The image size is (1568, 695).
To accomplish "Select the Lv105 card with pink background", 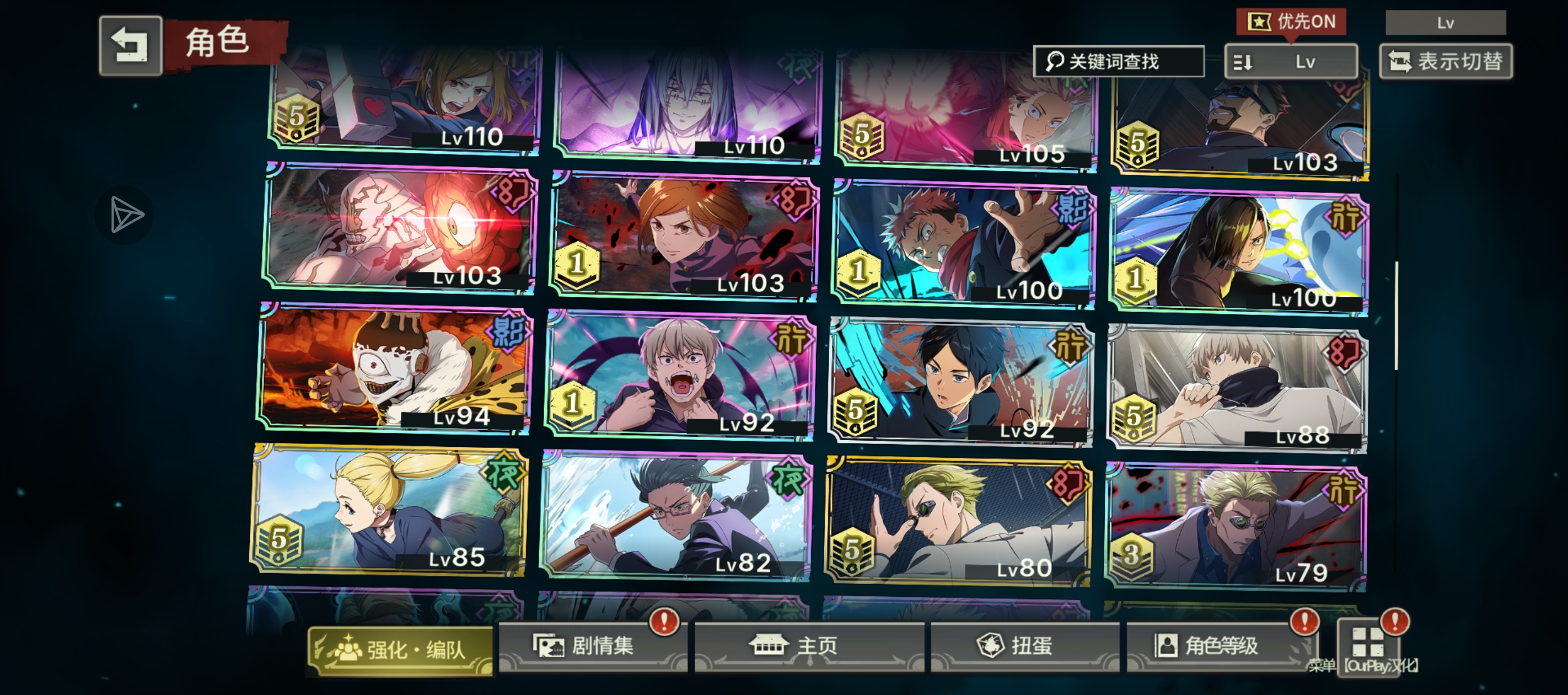I will tap(966, 109).
